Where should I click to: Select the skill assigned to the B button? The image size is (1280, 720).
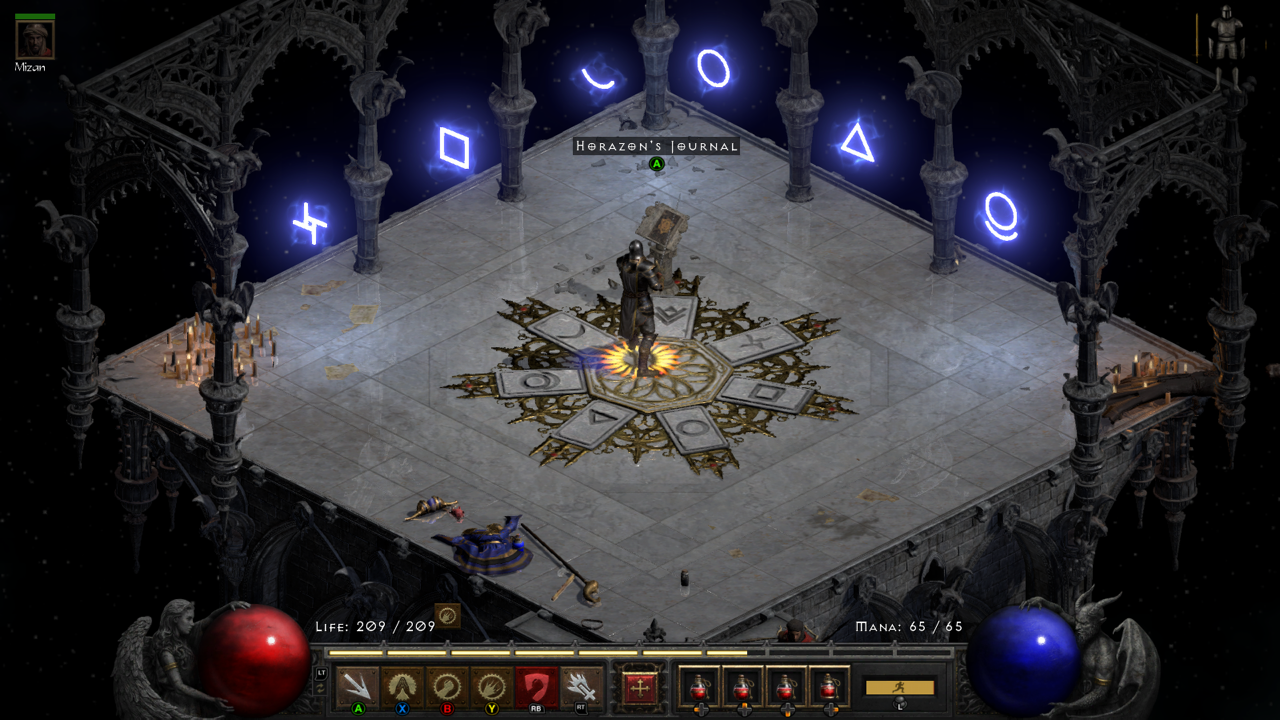tap(447, 682)
